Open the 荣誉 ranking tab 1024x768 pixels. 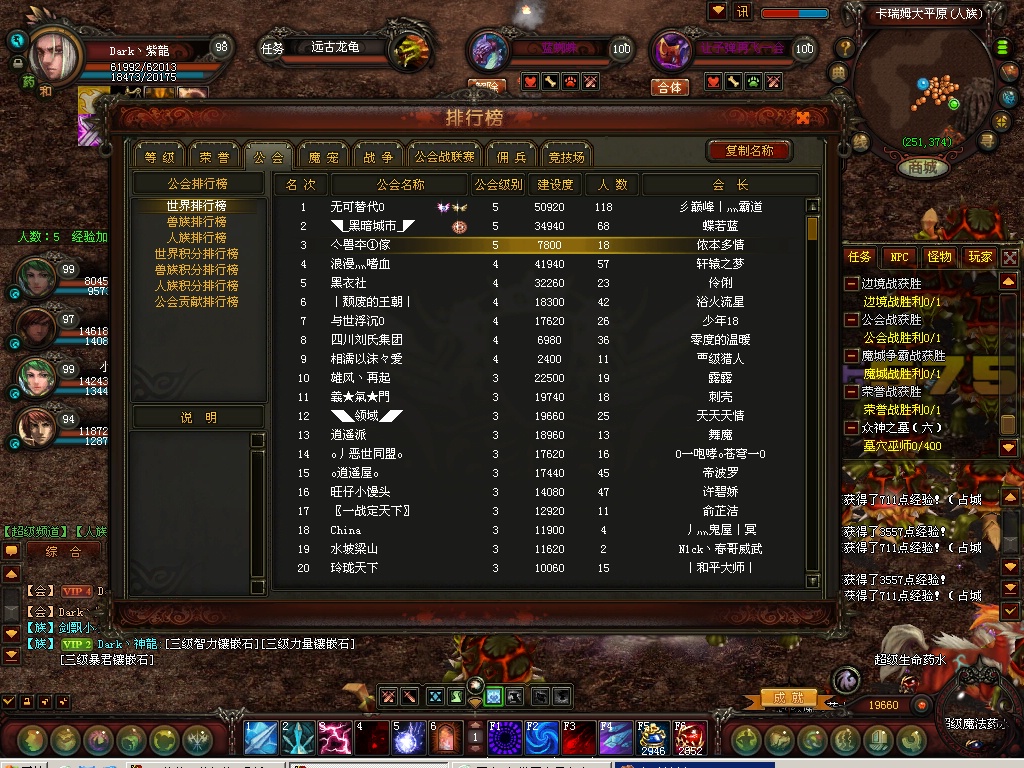point(214,157)
